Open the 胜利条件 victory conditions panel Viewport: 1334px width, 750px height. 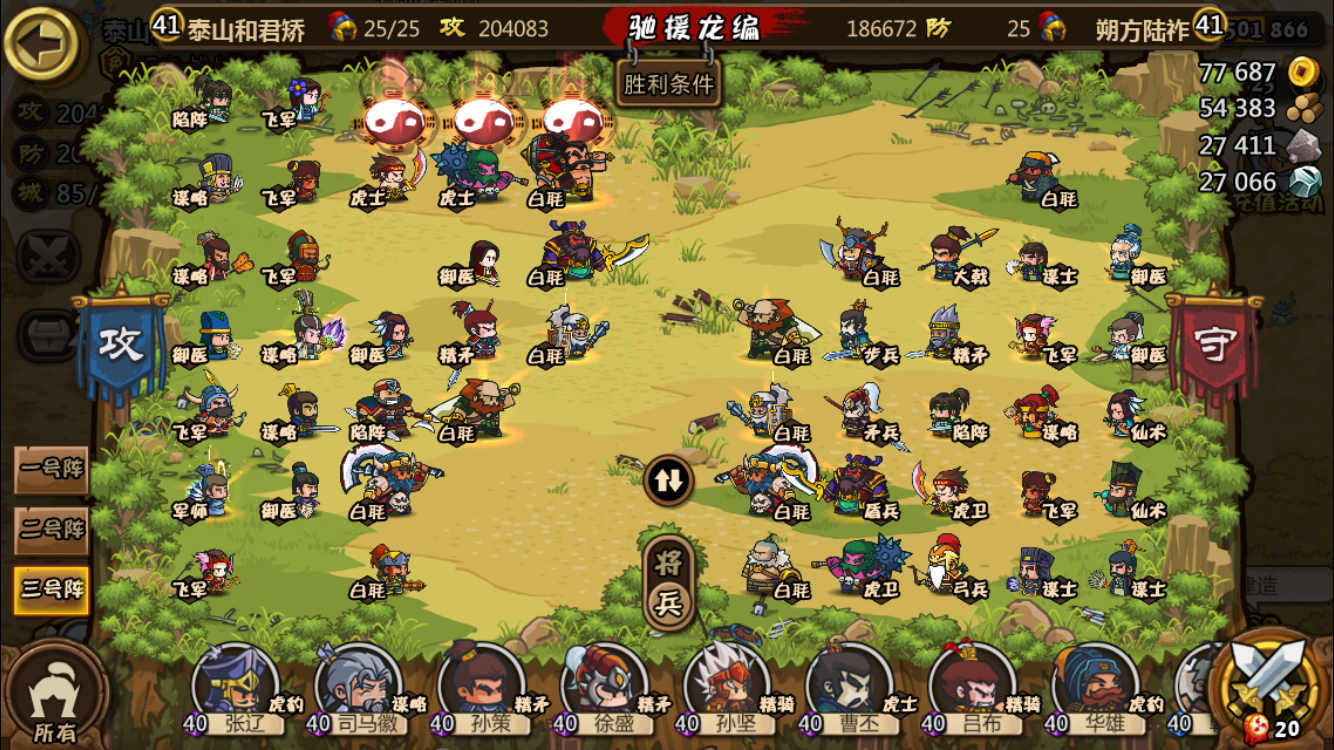[668, 84]
